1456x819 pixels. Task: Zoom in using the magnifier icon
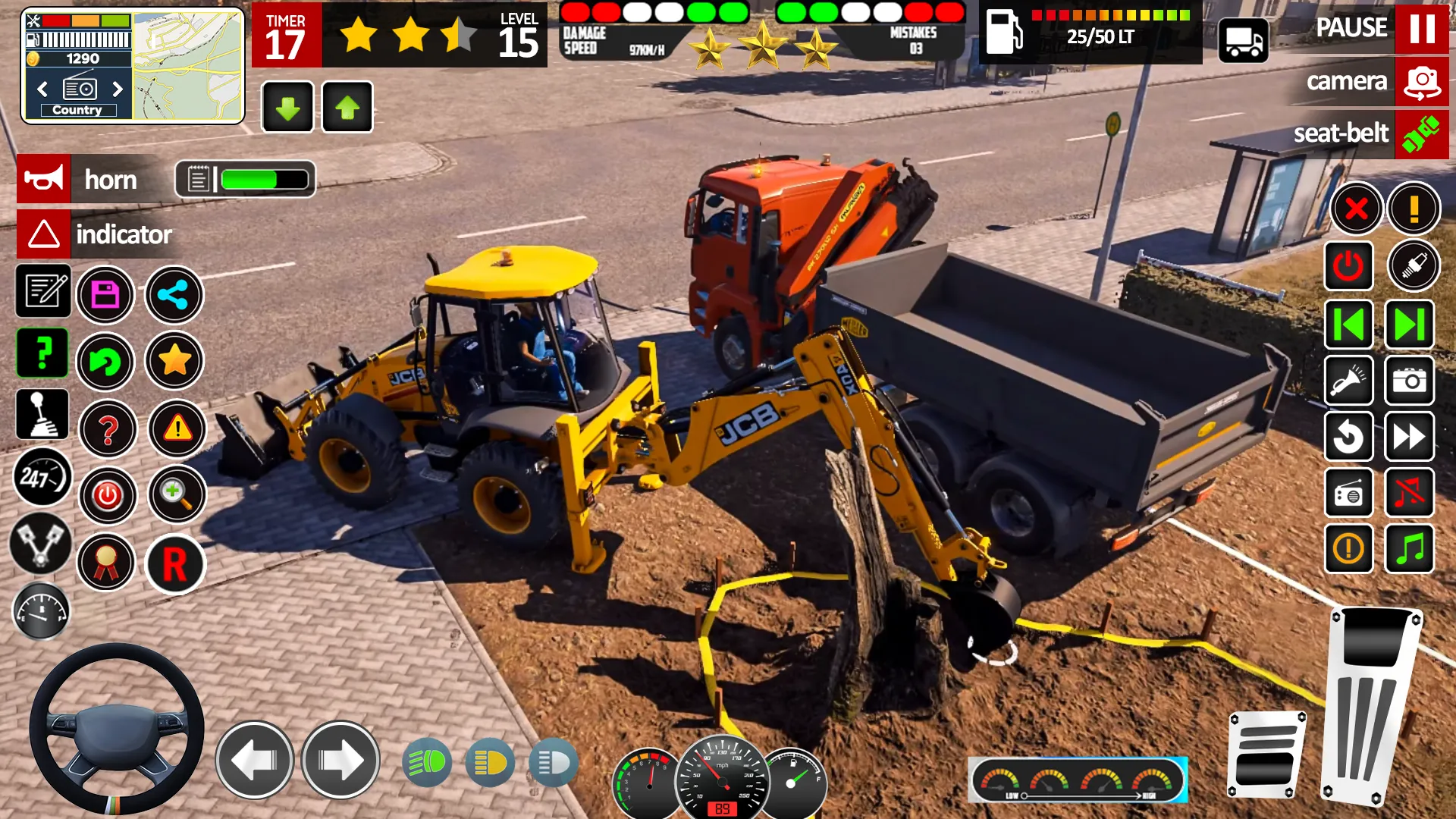click(176, 494)
